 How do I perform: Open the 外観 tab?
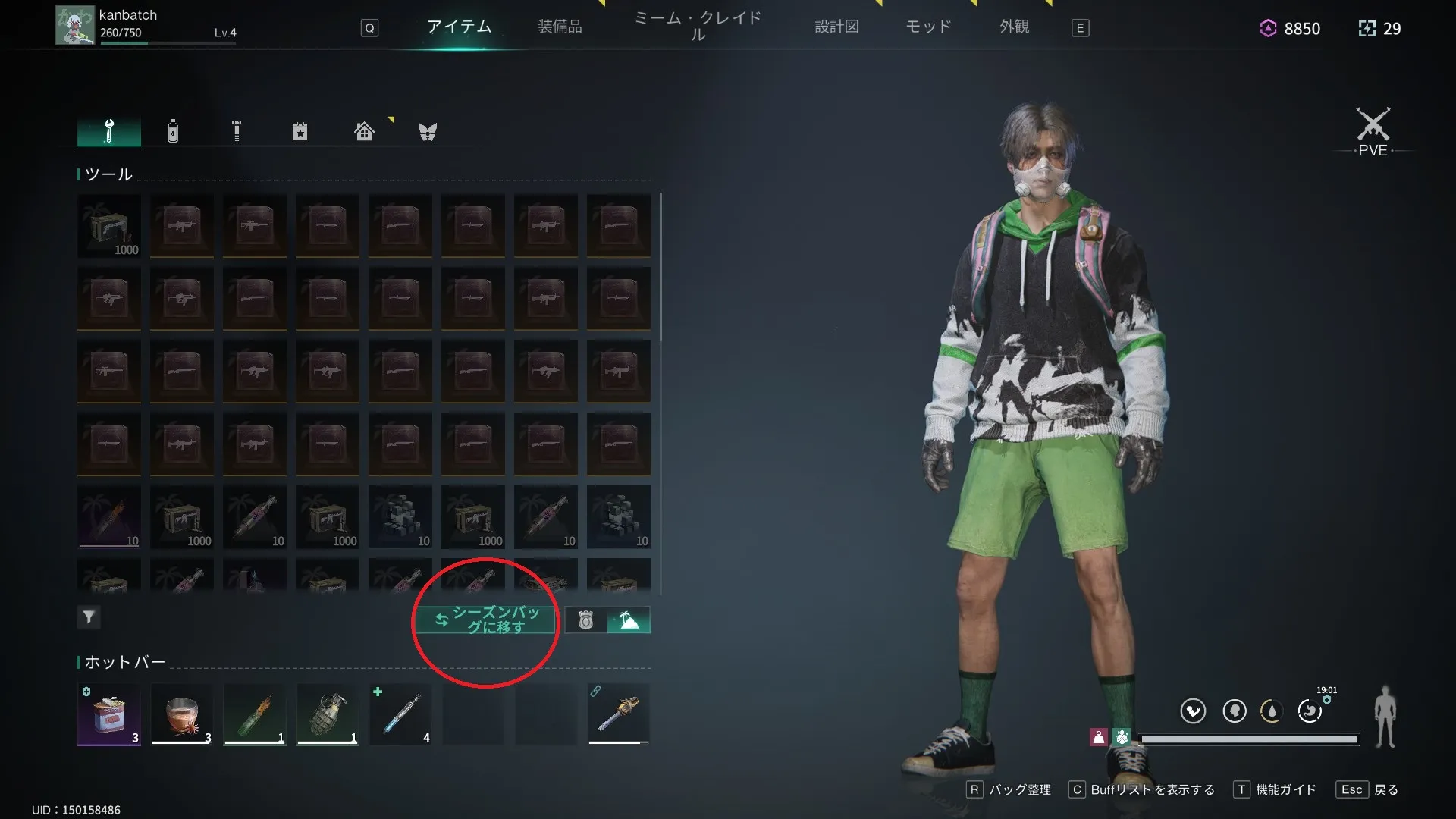1014,27
